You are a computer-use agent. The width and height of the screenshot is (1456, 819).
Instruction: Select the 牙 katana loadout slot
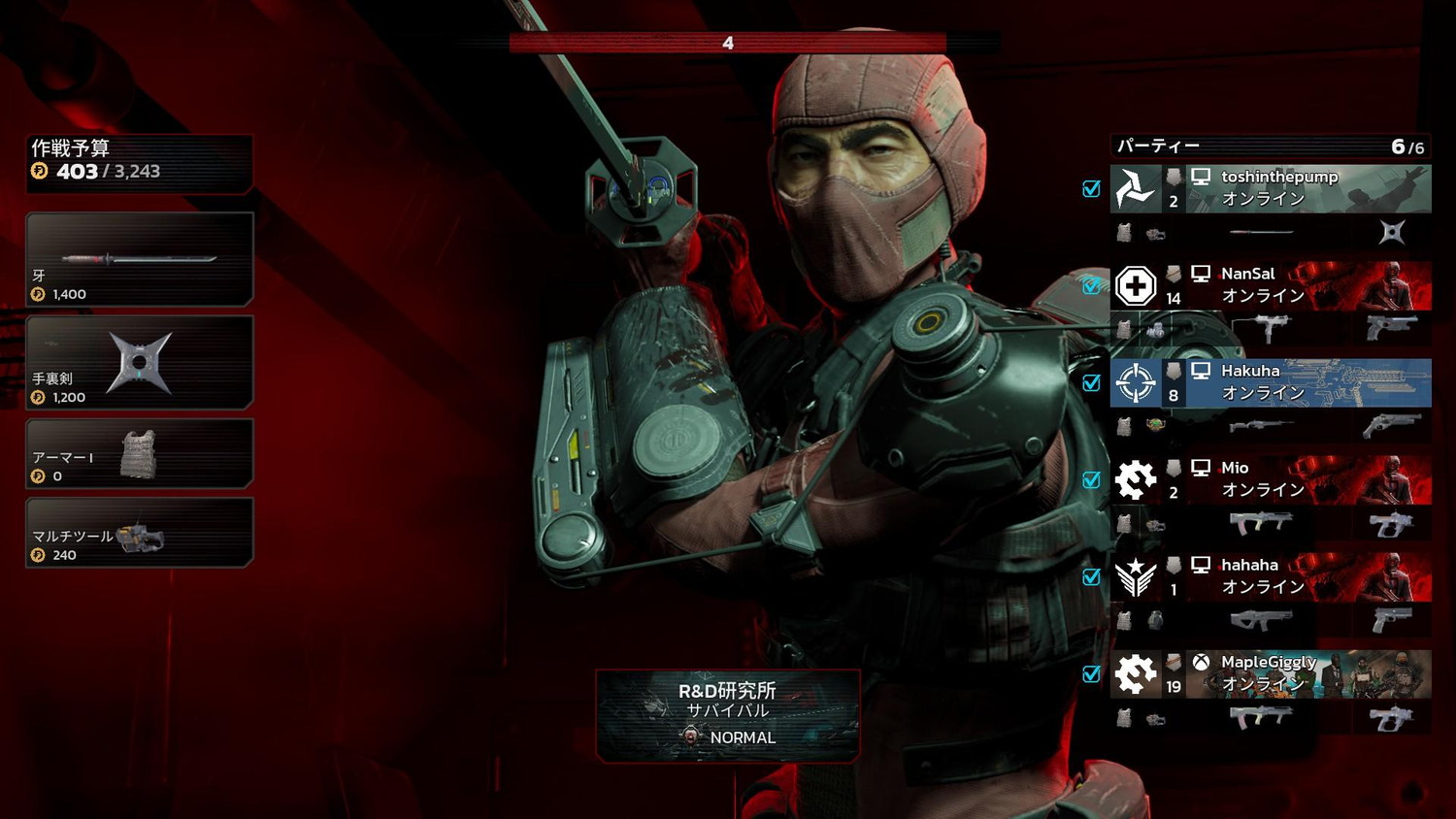[x=140, y=259]
